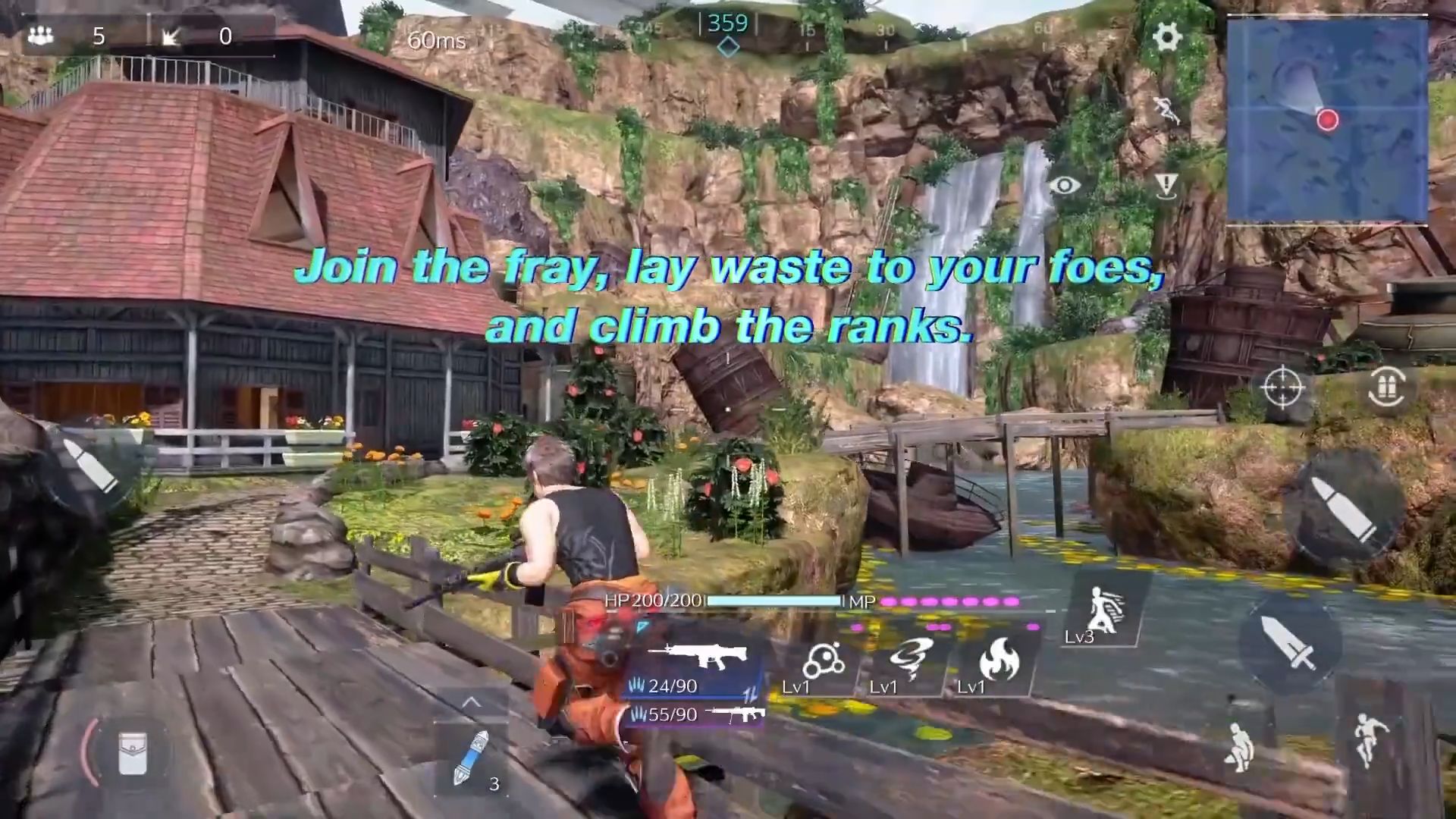Viewport: 1456px width, 819px height.
Task: Open the backpack inventory
Action: 132,753
